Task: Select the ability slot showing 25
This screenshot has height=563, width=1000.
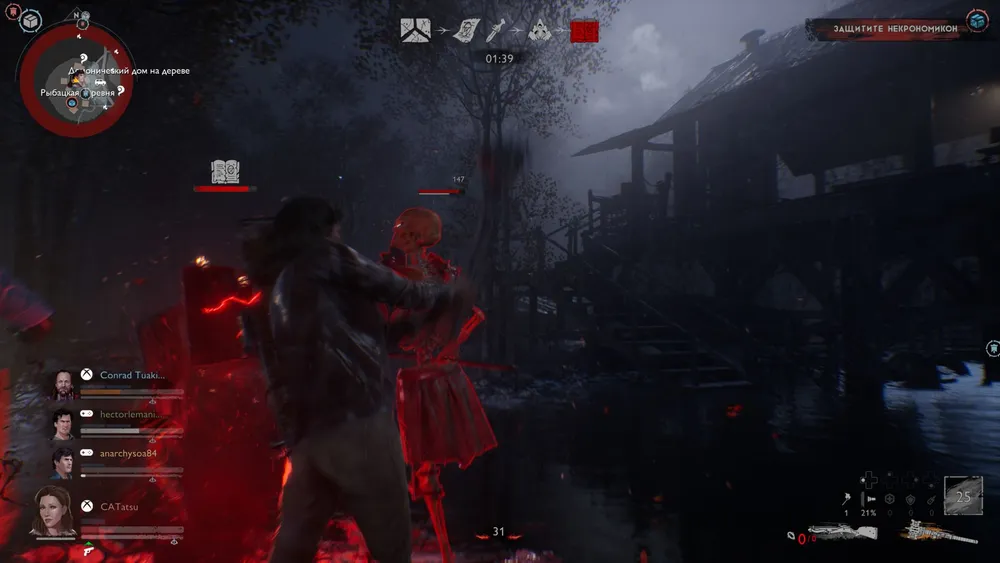Action: click(963, 495)
